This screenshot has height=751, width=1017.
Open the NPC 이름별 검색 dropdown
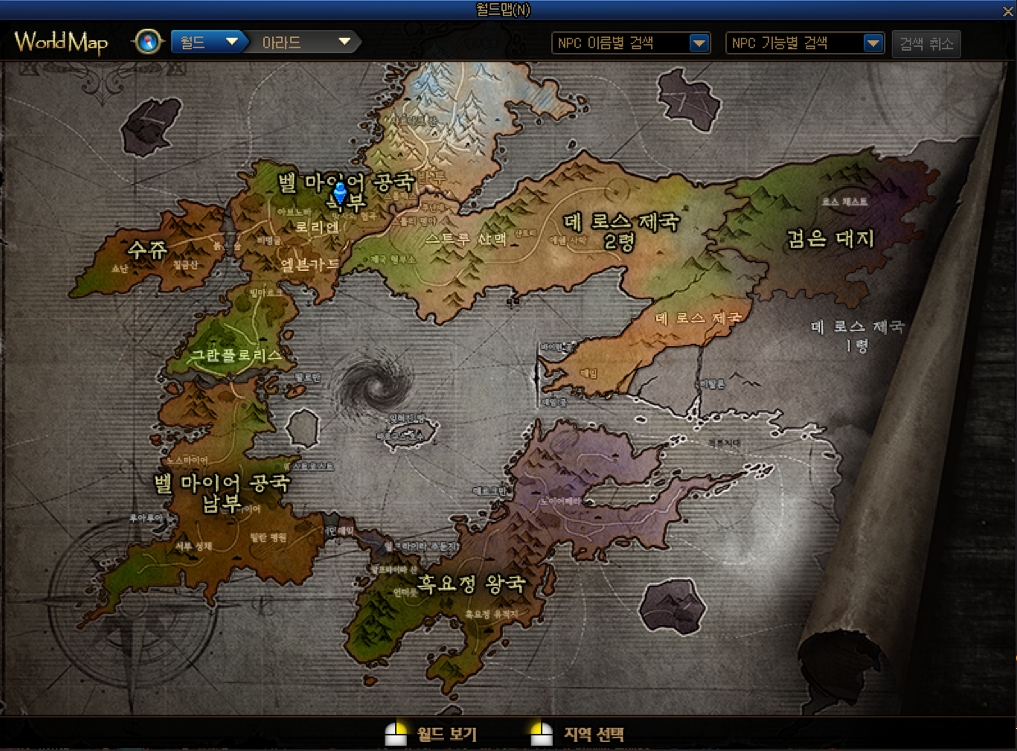(630, 43)
